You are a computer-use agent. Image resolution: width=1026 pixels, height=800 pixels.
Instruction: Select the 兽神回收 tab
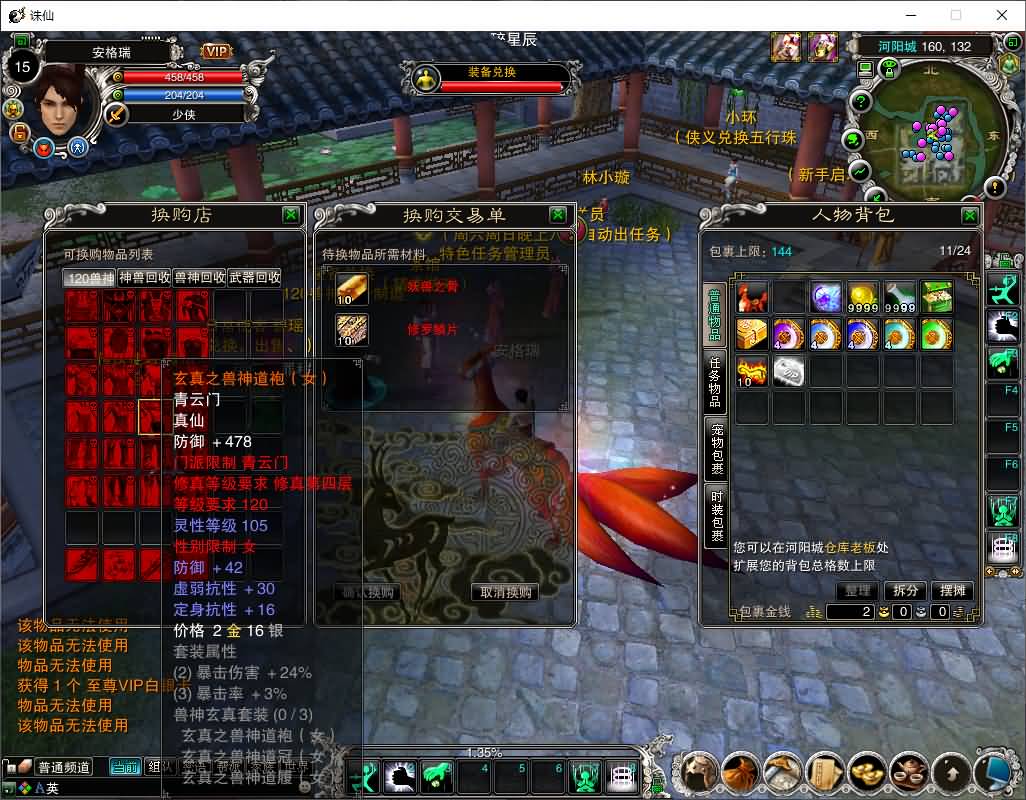(x=199, y=277)
